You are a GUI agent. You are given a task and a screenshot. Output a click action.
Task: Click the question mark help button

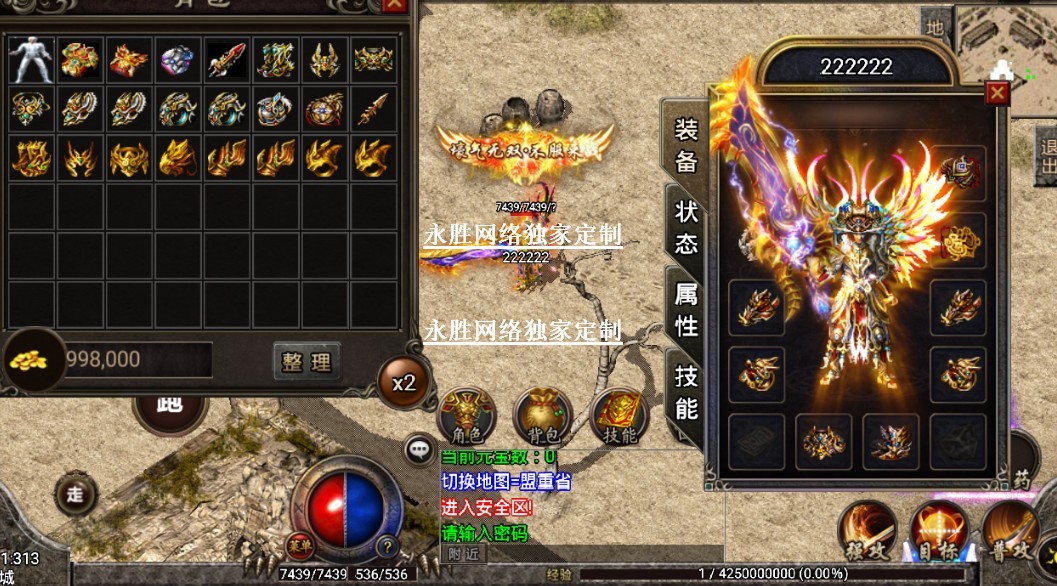[x=386, y=547]
